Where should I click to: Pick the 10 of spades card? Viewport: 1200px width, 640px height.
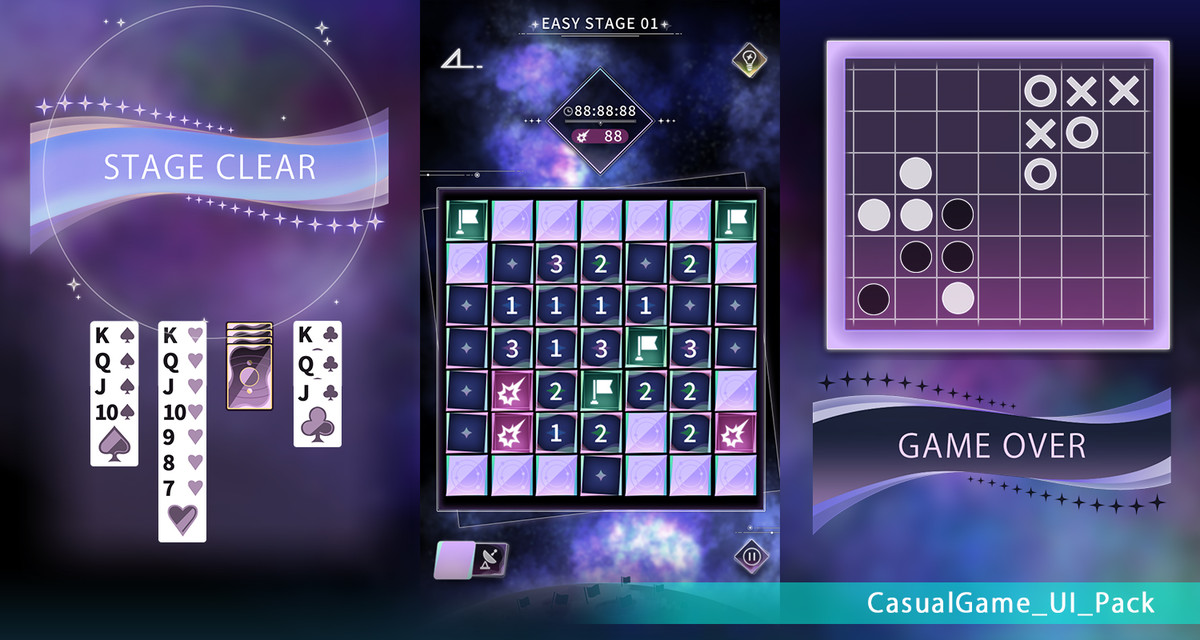pyautogui.click(x=114, y=412)
